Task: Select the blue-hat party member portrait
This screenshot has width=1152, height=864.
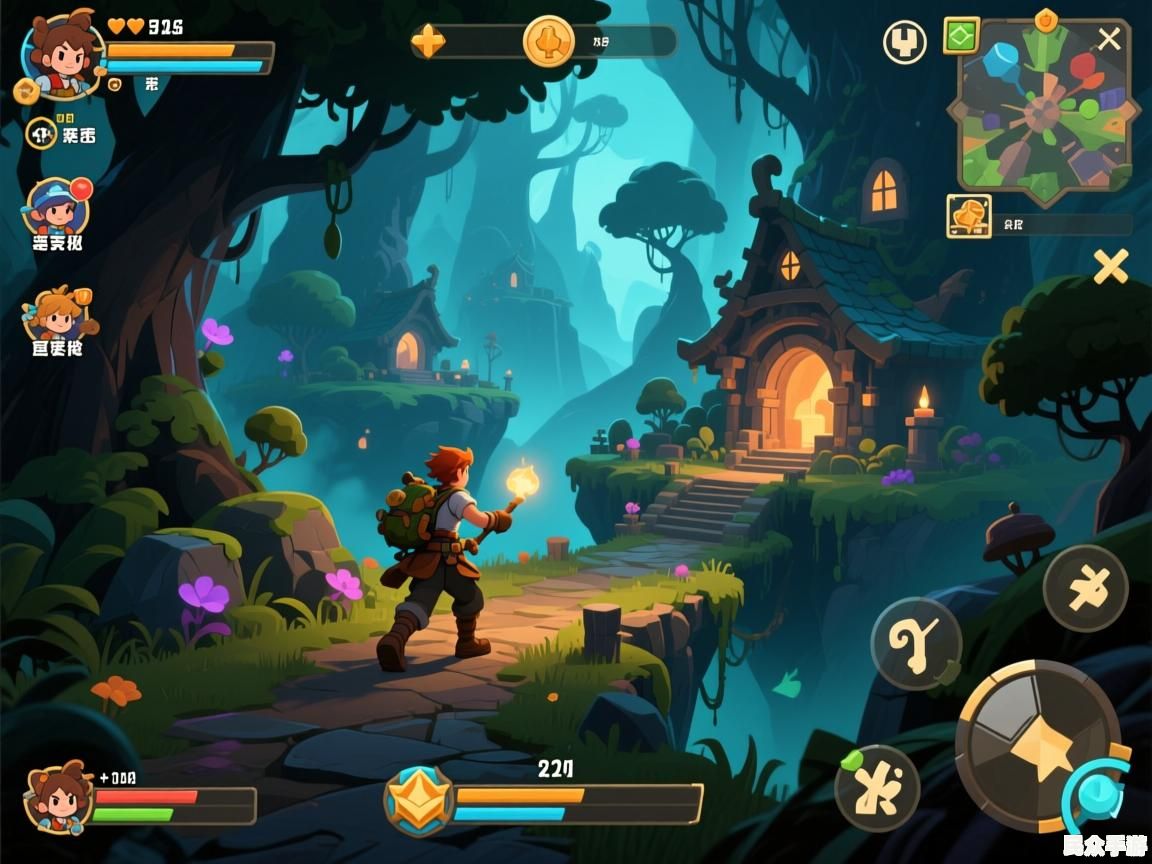Action: coord(56,207)
